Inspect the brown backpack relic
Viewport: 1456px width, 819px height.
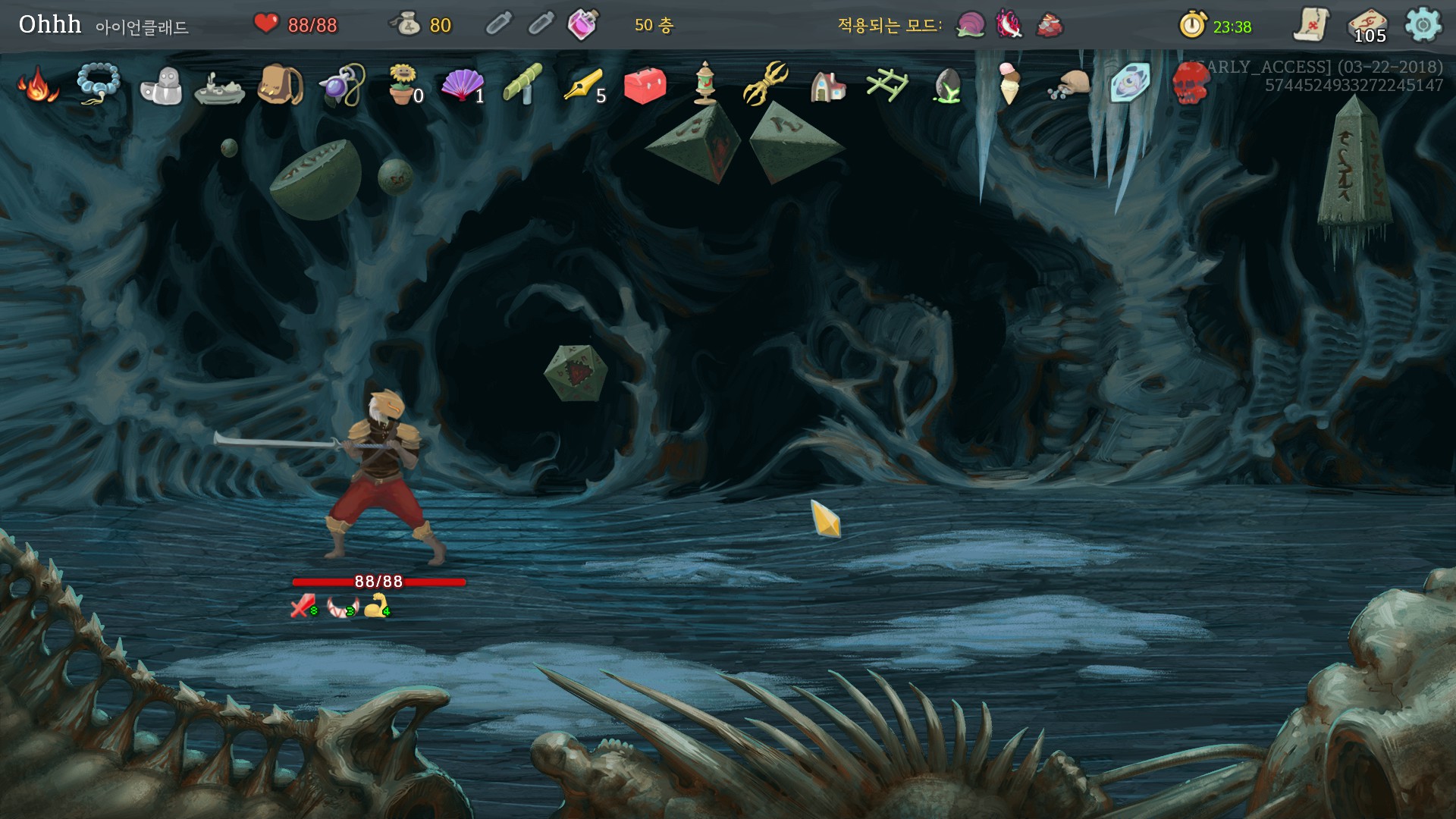click(x=280, y=84)
